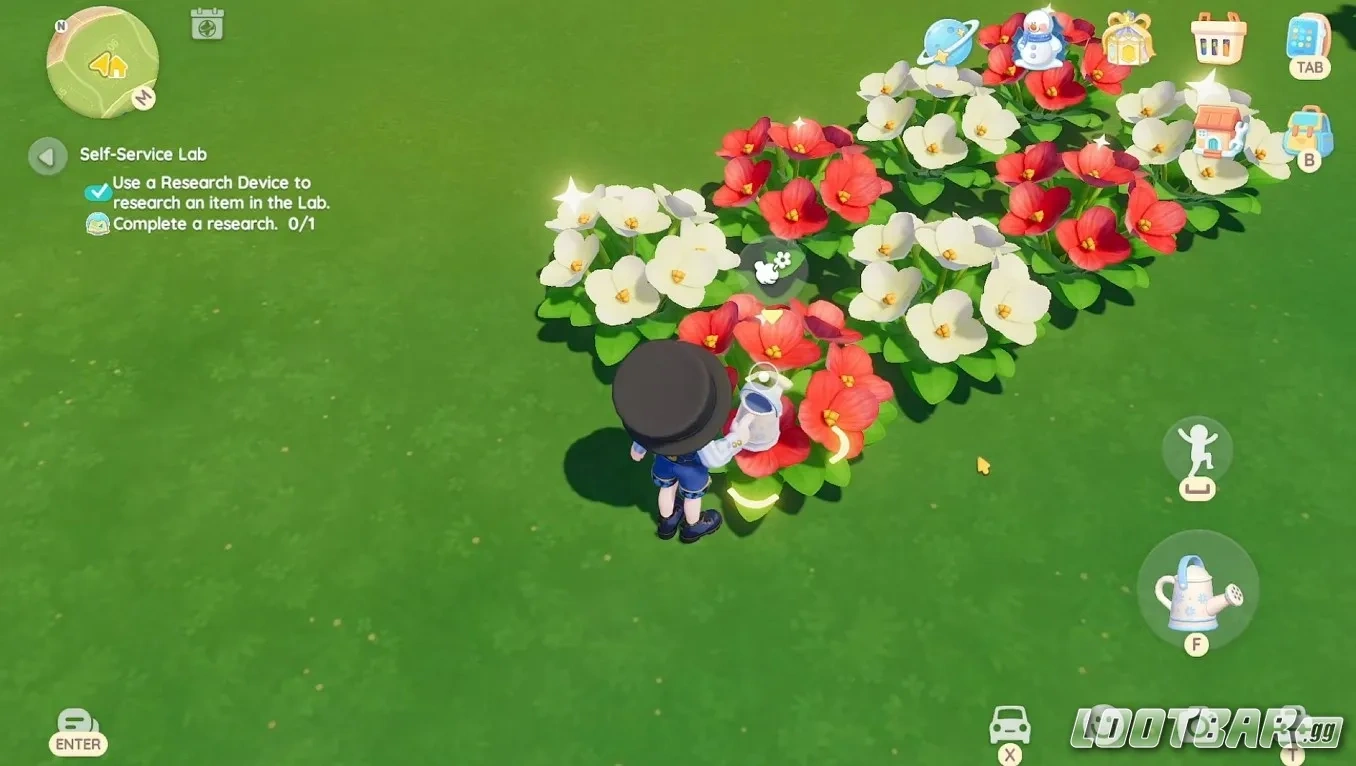
Task: Toggle the completed Research Device objective checkmark
Action: (x=96, y=190)
